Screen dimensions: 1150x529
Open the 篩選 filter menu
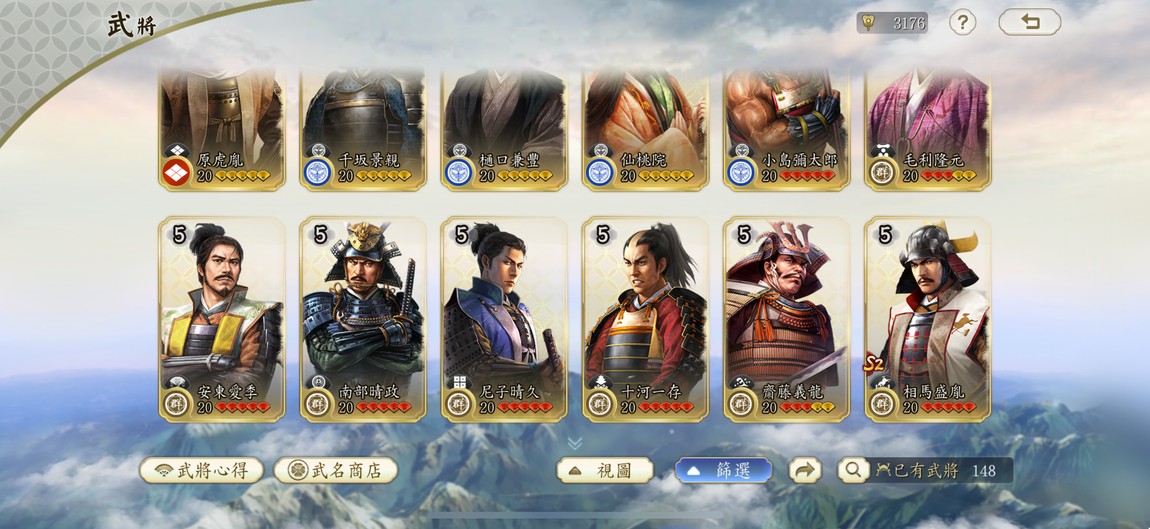click(724, 470)
